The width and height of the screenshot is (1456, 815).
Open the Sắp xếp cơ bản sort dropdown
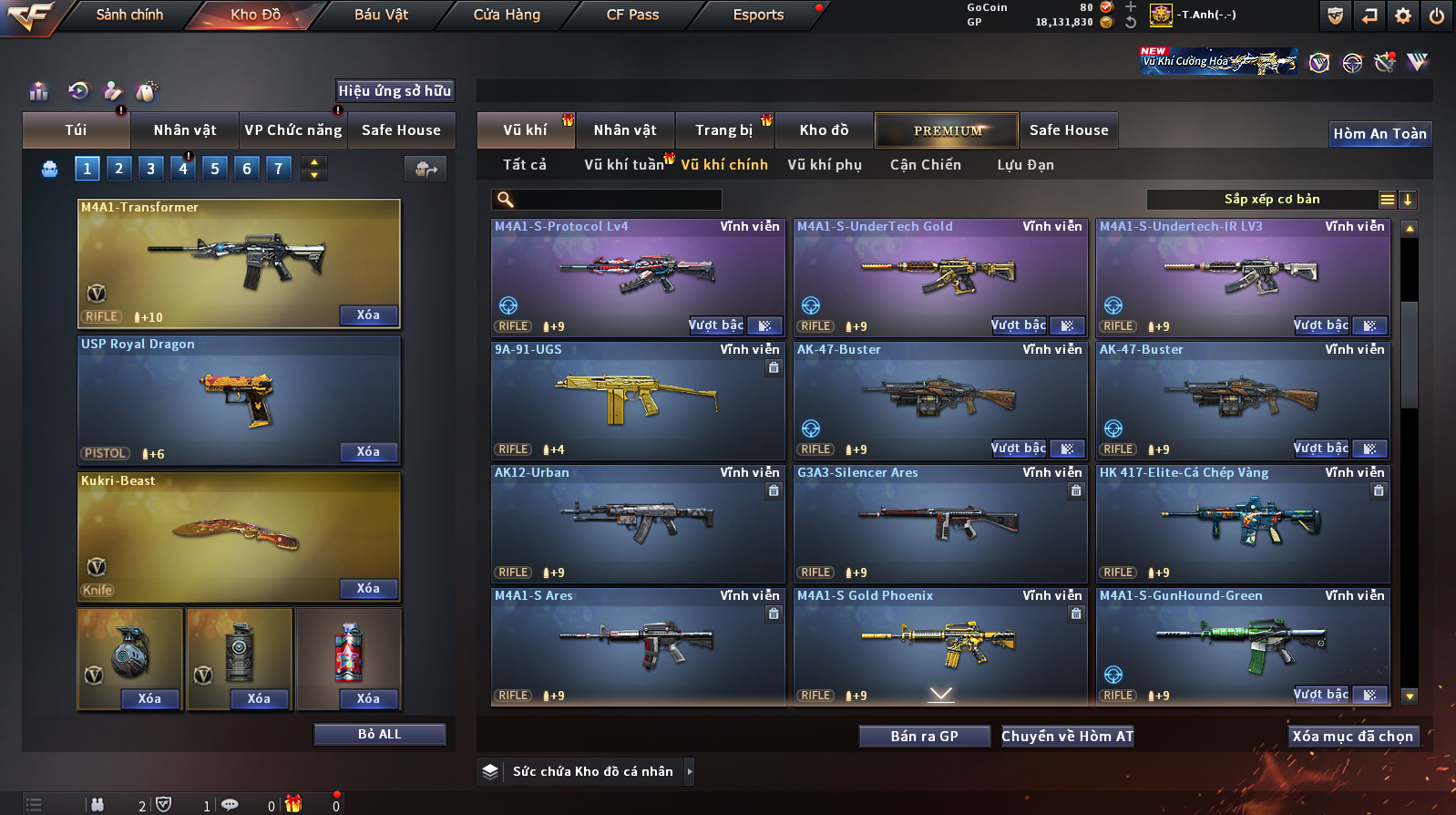(x=1271, y=200)
